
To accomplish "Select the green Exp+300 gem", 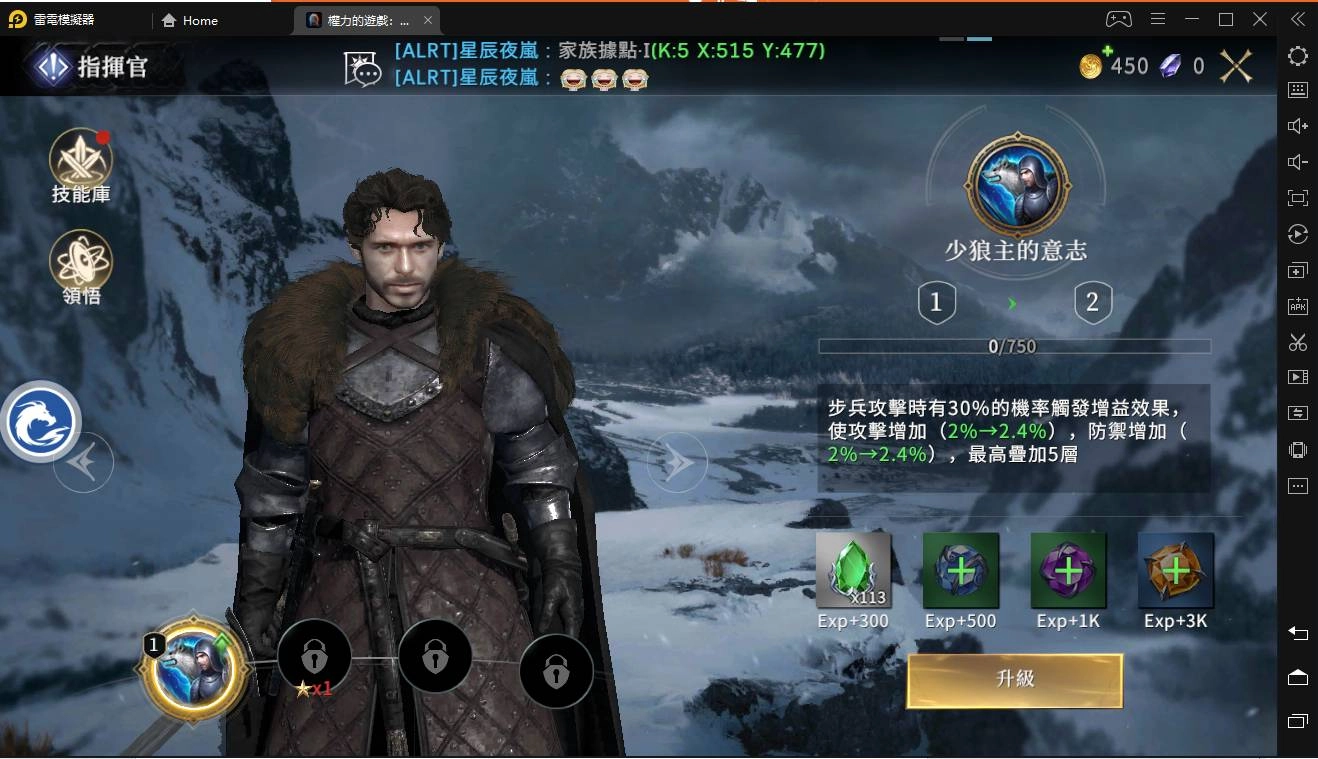I will coord(853,570).
